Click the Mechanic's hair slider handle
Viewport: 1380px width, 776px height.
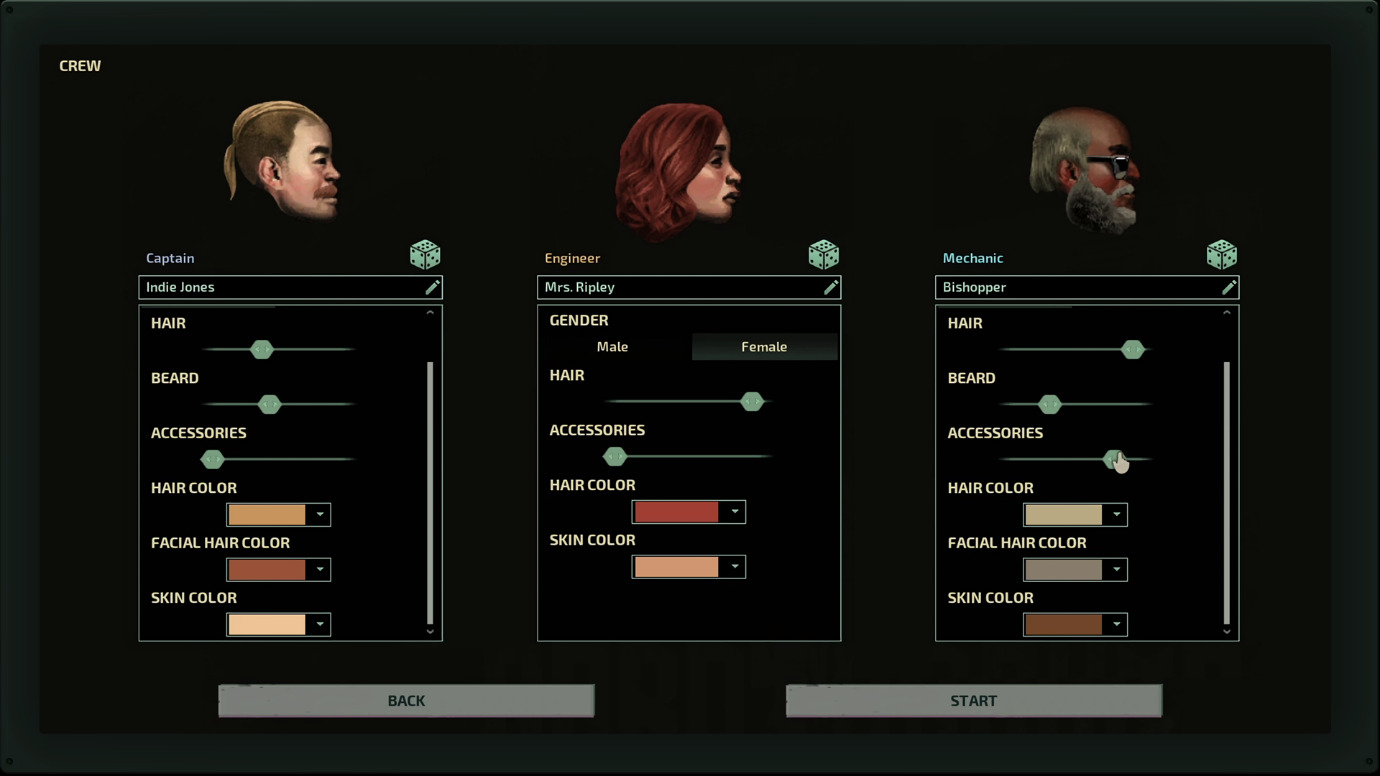click(1132, 349)
